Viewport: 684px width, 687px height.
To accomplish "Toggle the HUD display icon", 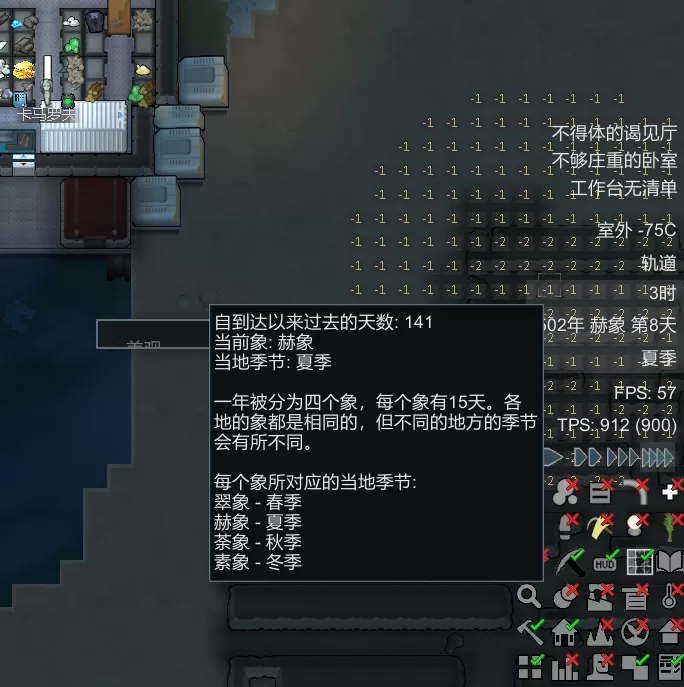I will coord(605,562).
